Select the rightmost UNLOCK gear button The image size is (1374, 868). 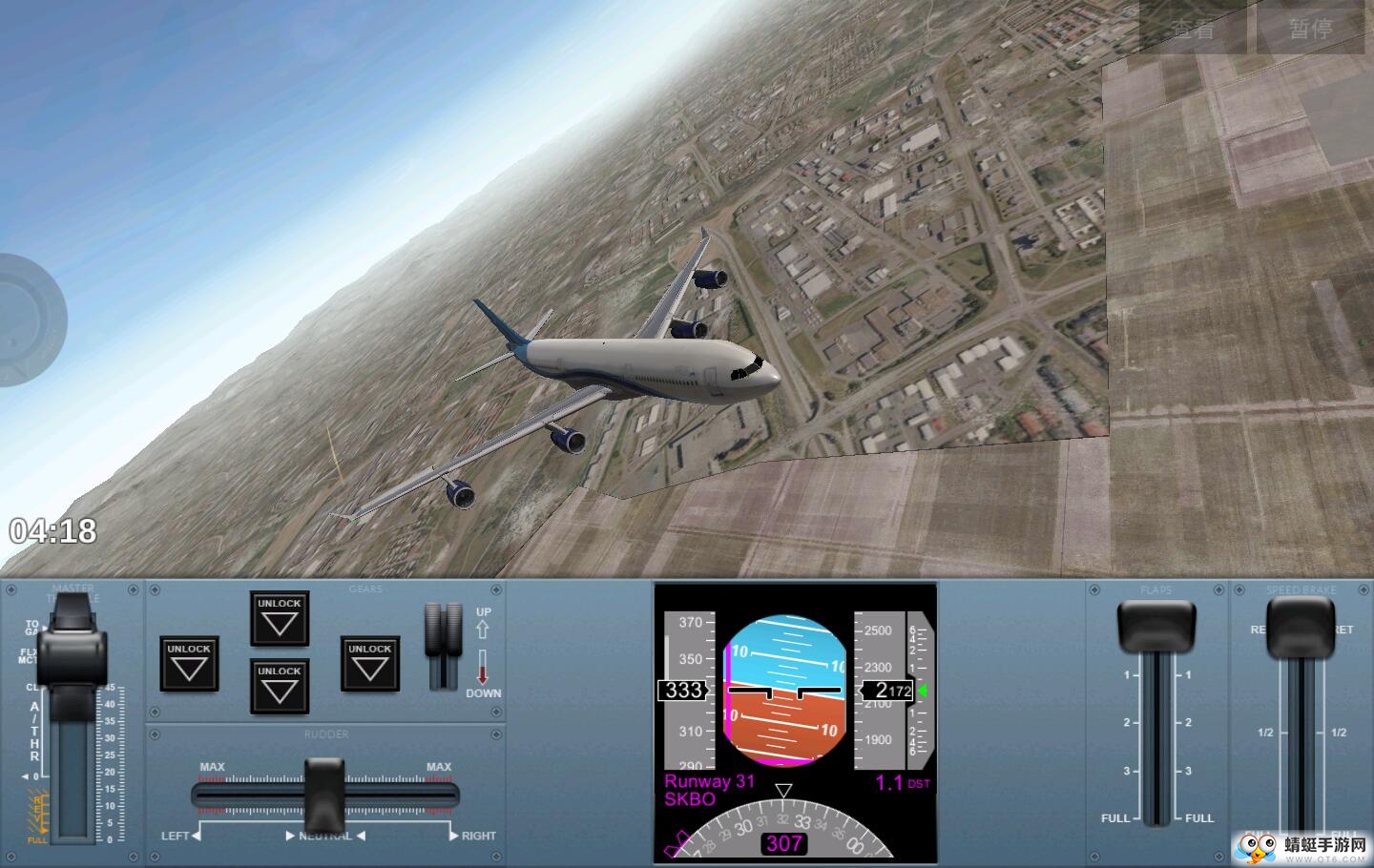pos(369,664)
